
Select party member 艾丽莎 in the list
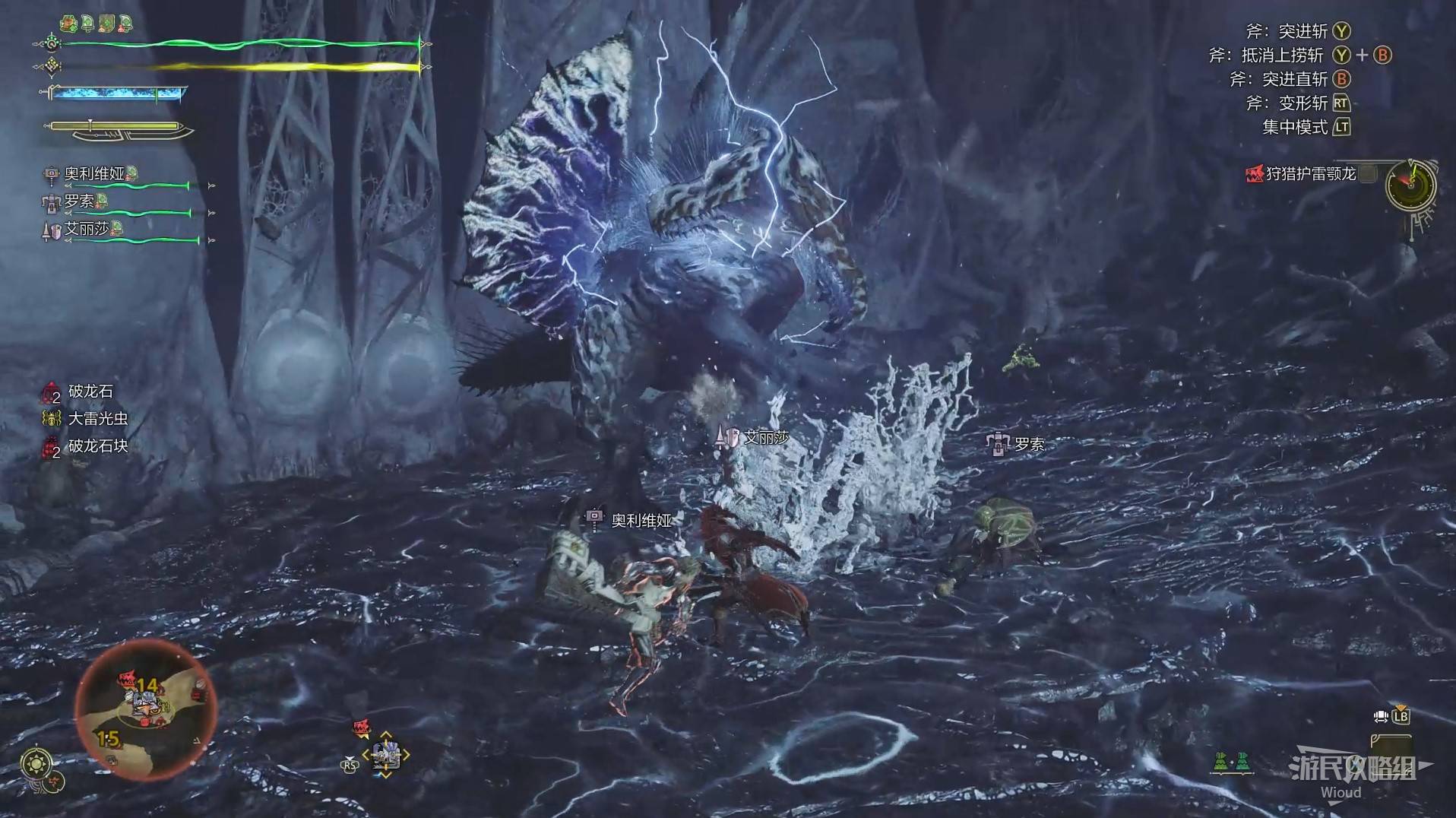pyautogui.click(x=87, y=229)
